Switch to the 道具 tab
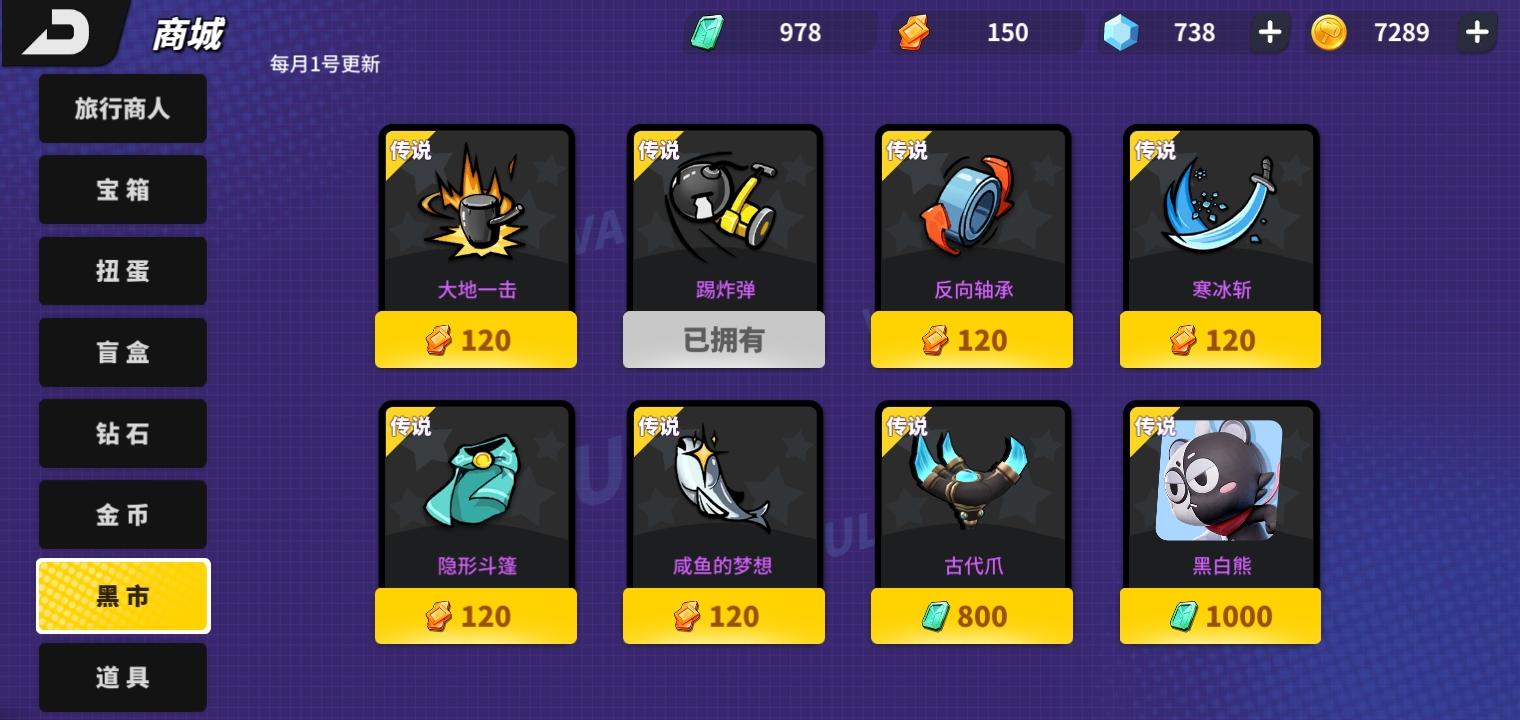This screenshot has width=1520, height=720. [x=122, y=677]
